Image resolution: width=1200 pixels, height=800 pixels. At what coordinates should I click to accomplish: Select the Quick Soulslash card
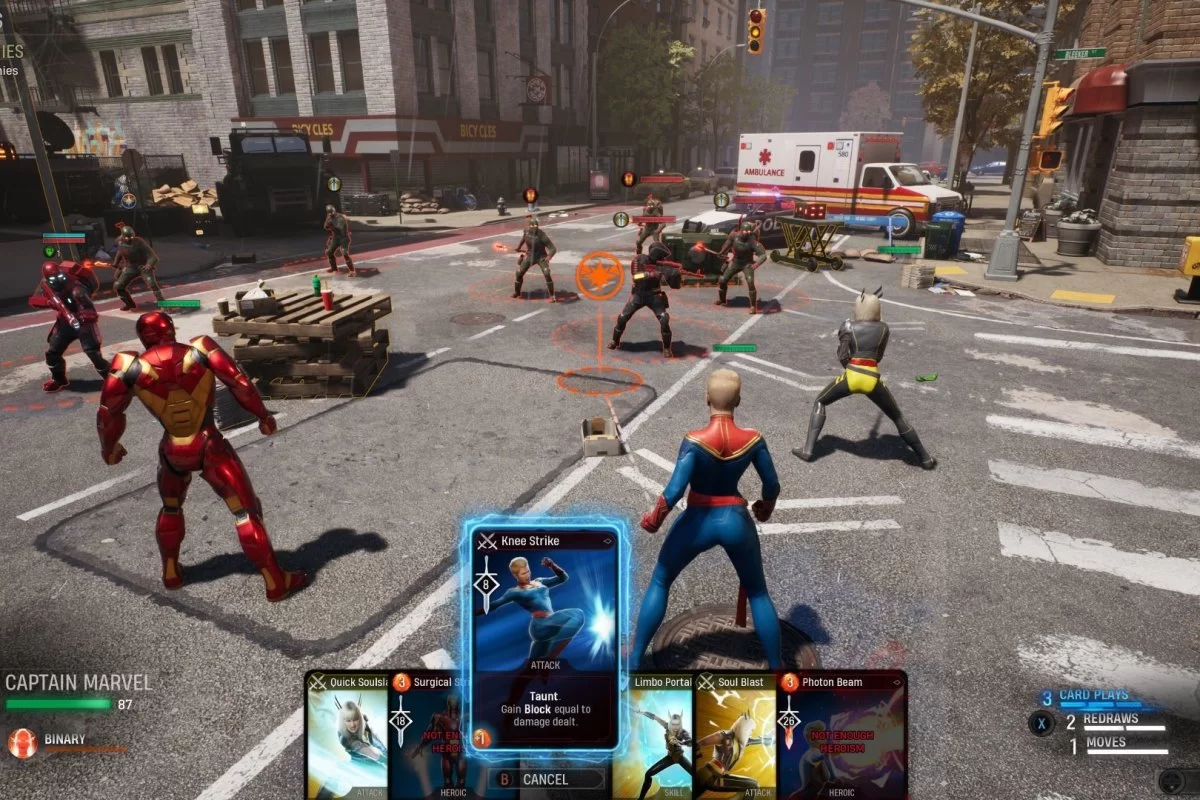pos(347,735)
